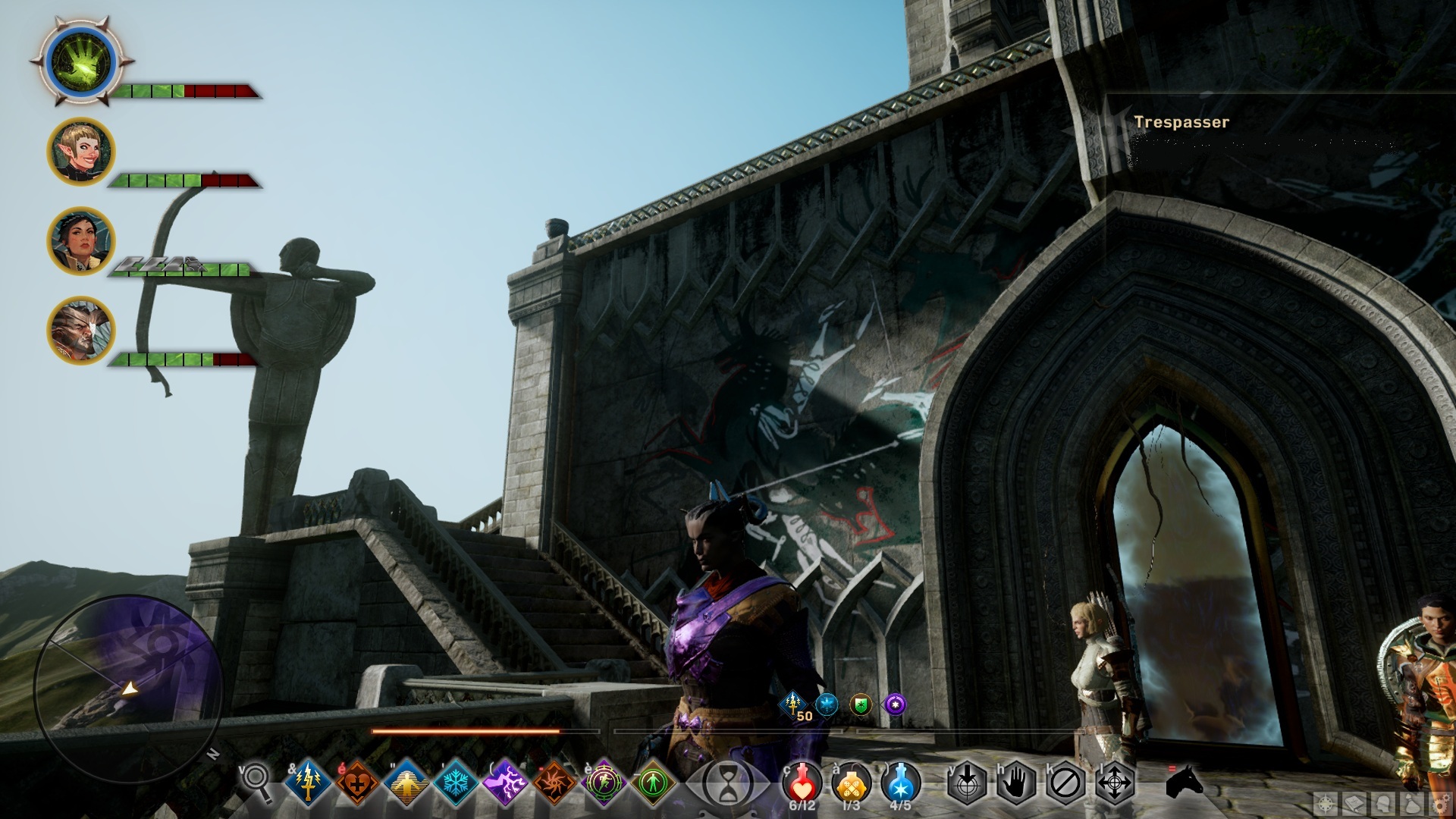The image size is (1456, 819).
Task: Select Sera's party portrait
Action: 81,152
